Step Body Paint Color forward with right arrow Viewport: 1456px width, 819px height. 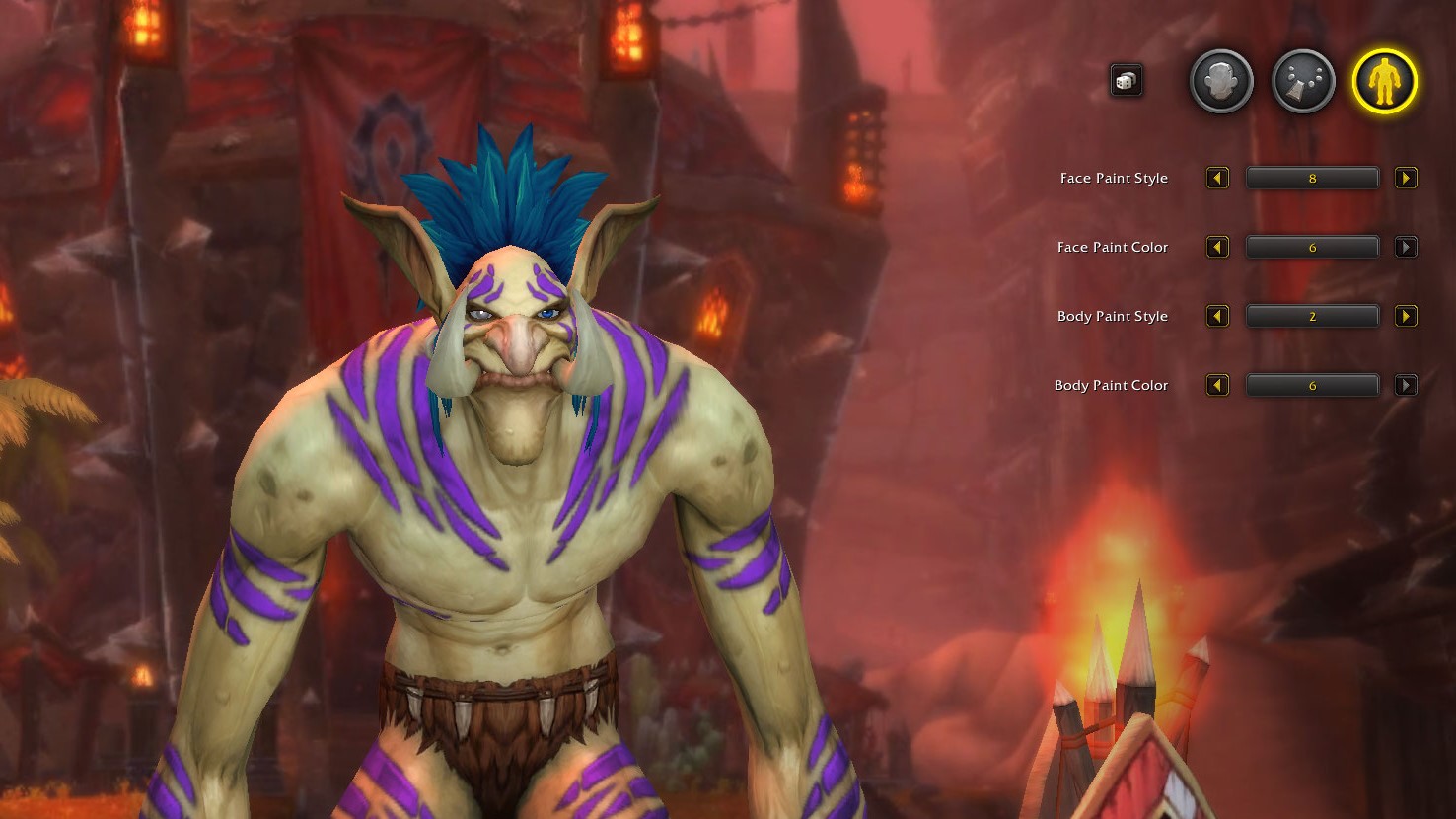(x=1406, y=385)
